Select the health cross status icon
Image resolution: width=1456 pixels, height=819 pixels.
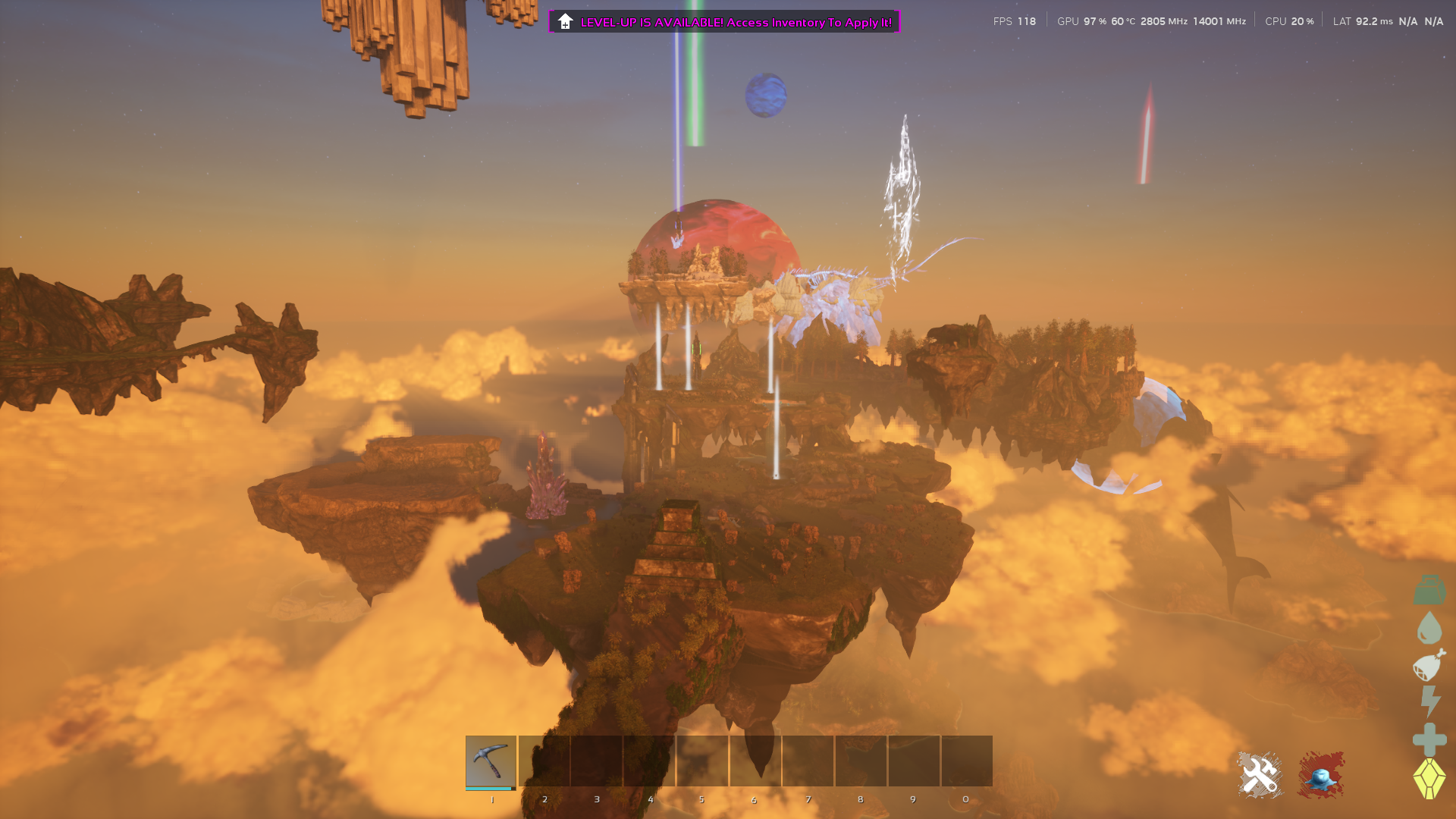(x=1429, y=739)
